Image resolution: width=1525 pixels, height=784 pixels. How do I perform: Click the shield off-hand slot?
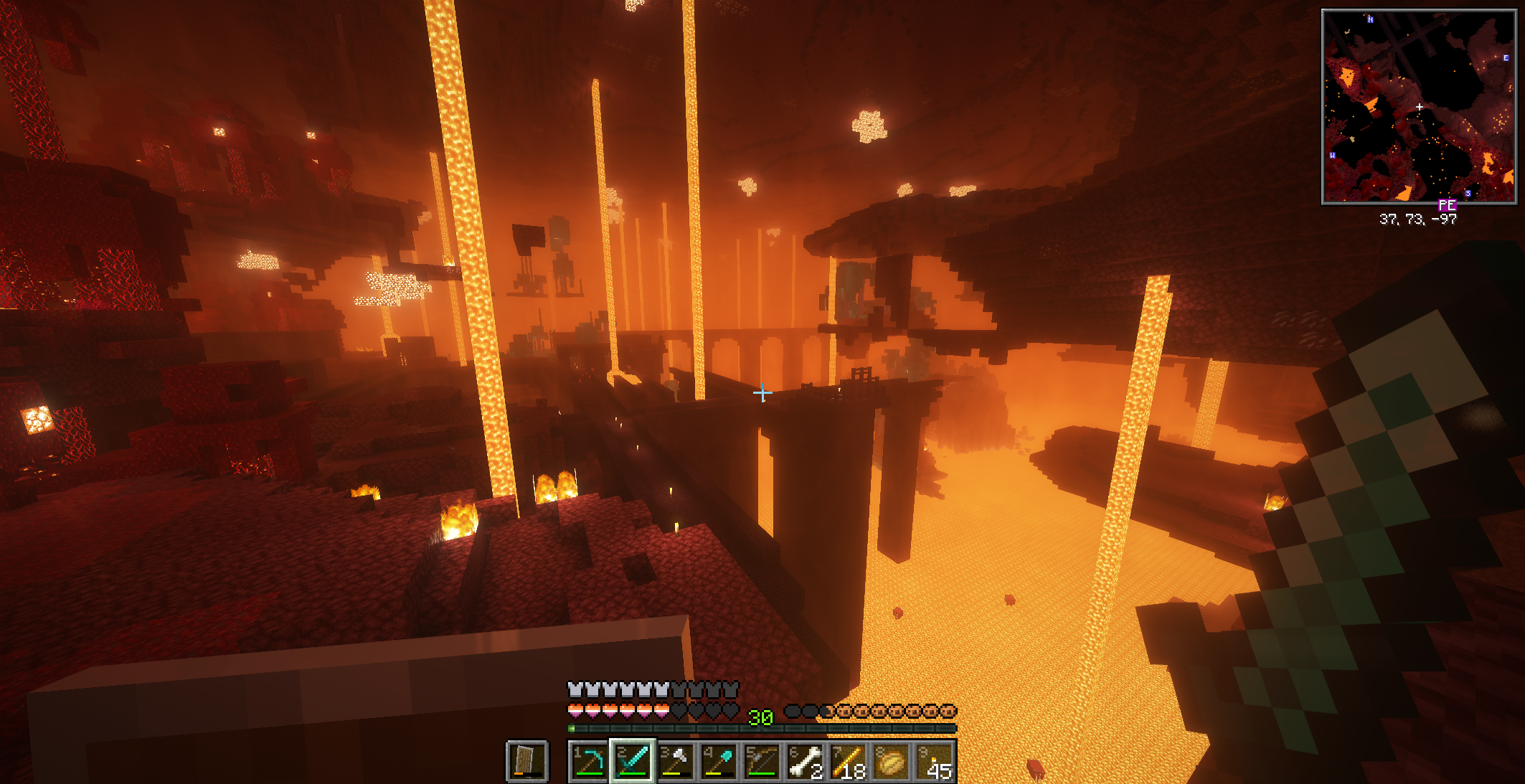click(x=527, y=762)
